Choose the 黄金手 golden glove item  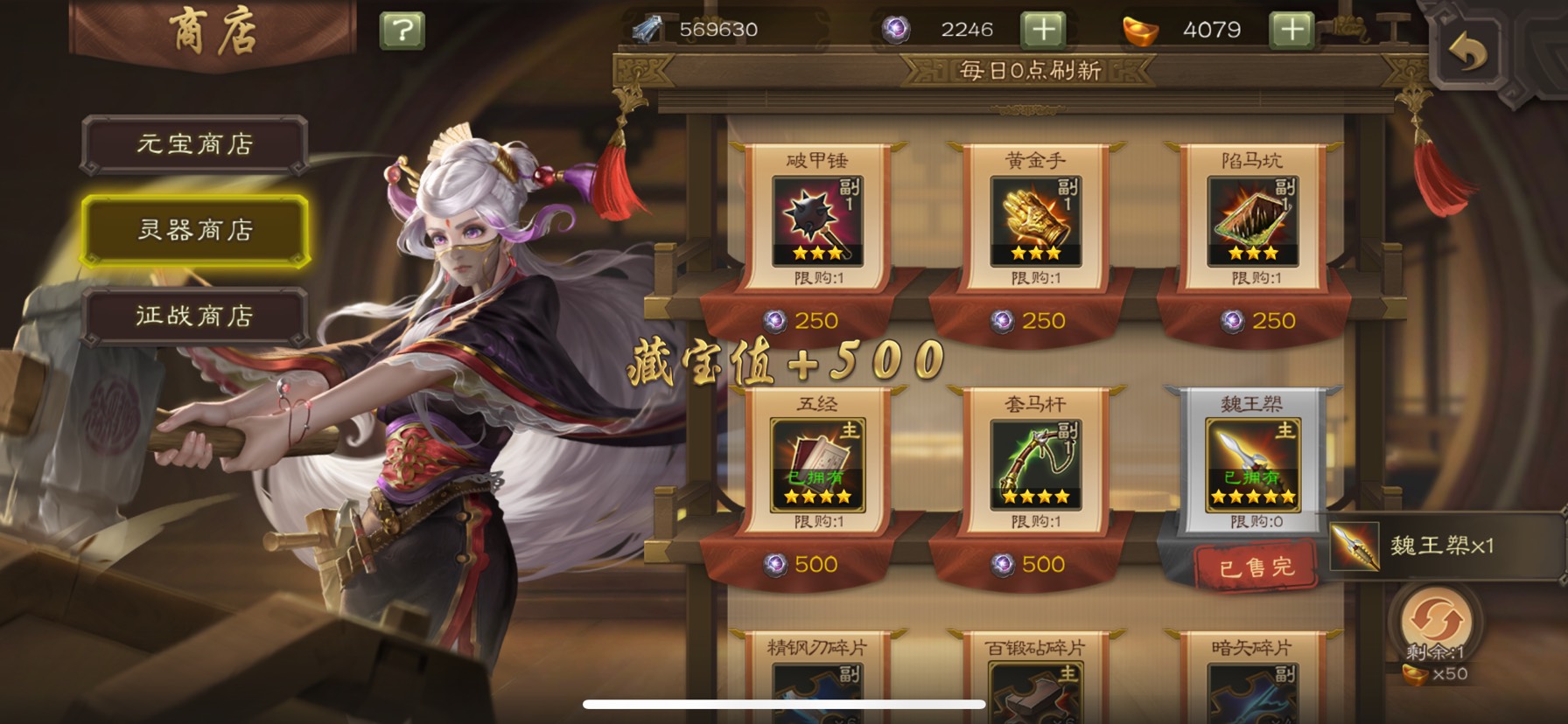click(1035, 221)
